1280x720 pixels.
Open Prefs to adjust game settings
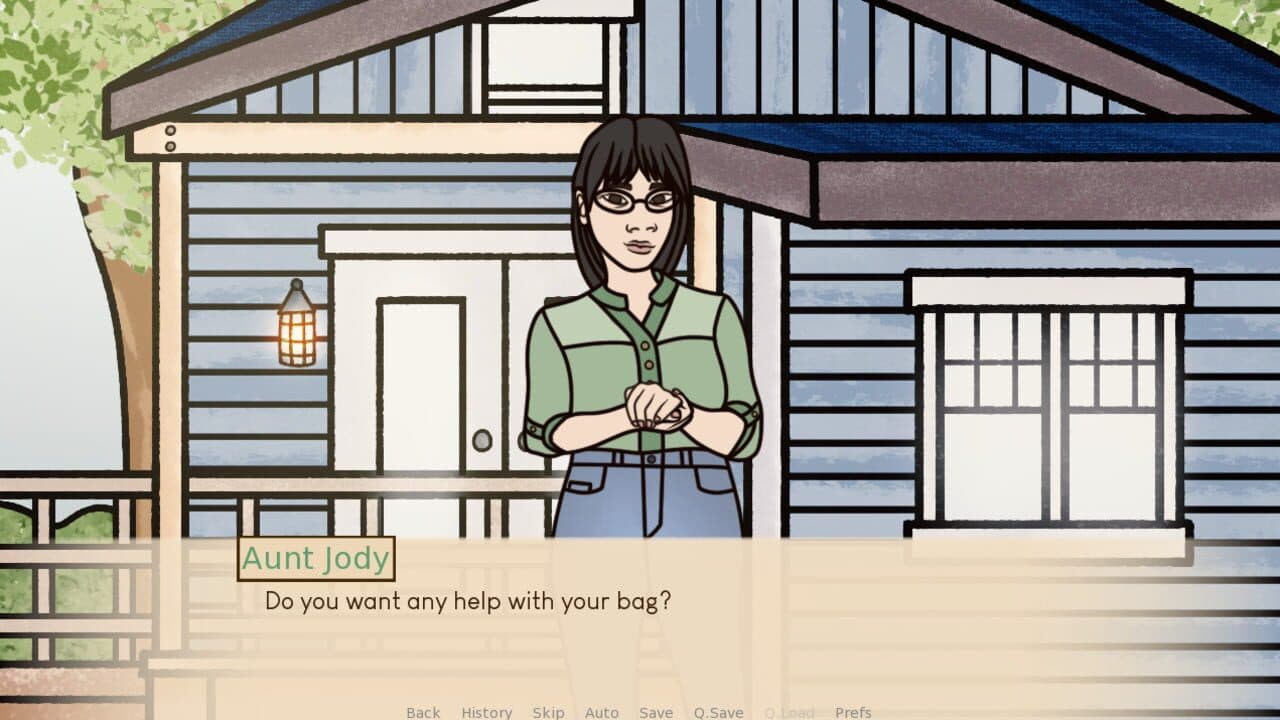[855, 712]
